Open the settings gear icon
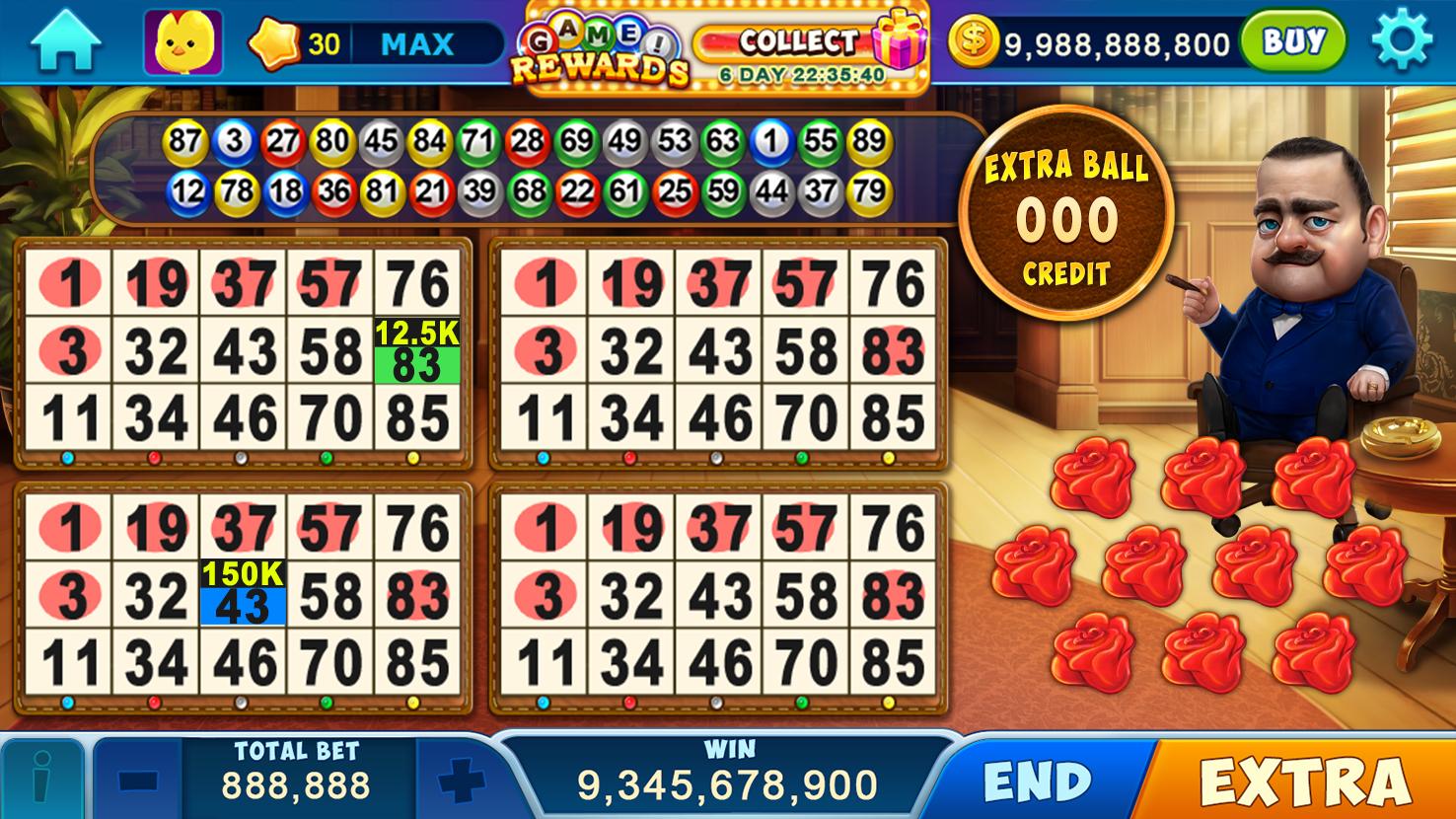The height and width of the screenshot is (819, 1456). click(x=1404, y=41)
